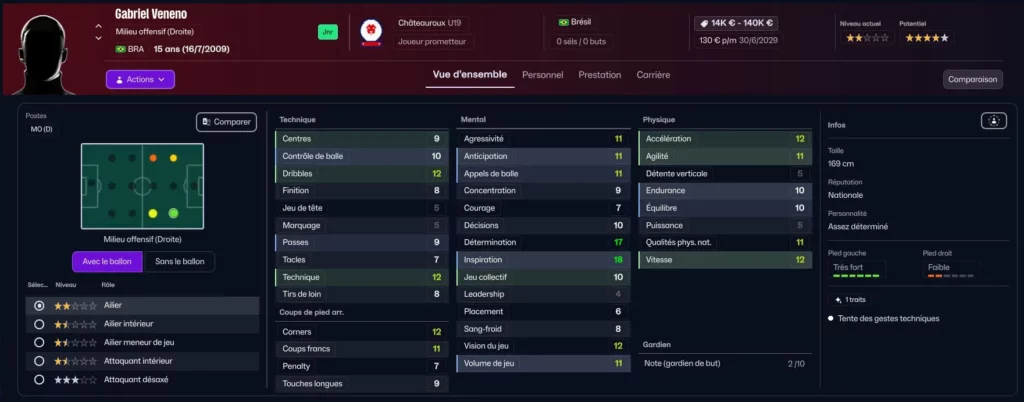Open the Prestation tab
The width and height of the screenshot is (1024, 402).
click(599, 75)
